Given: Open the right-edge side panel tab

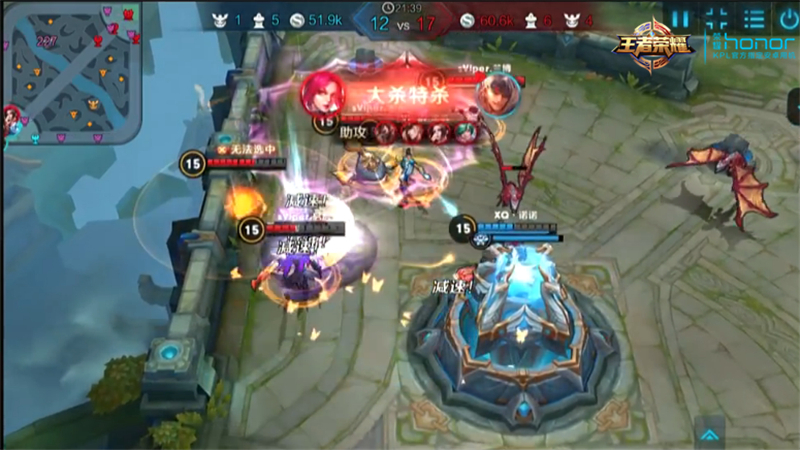Looking at the screenshot, I should click(x=793, y=106).
